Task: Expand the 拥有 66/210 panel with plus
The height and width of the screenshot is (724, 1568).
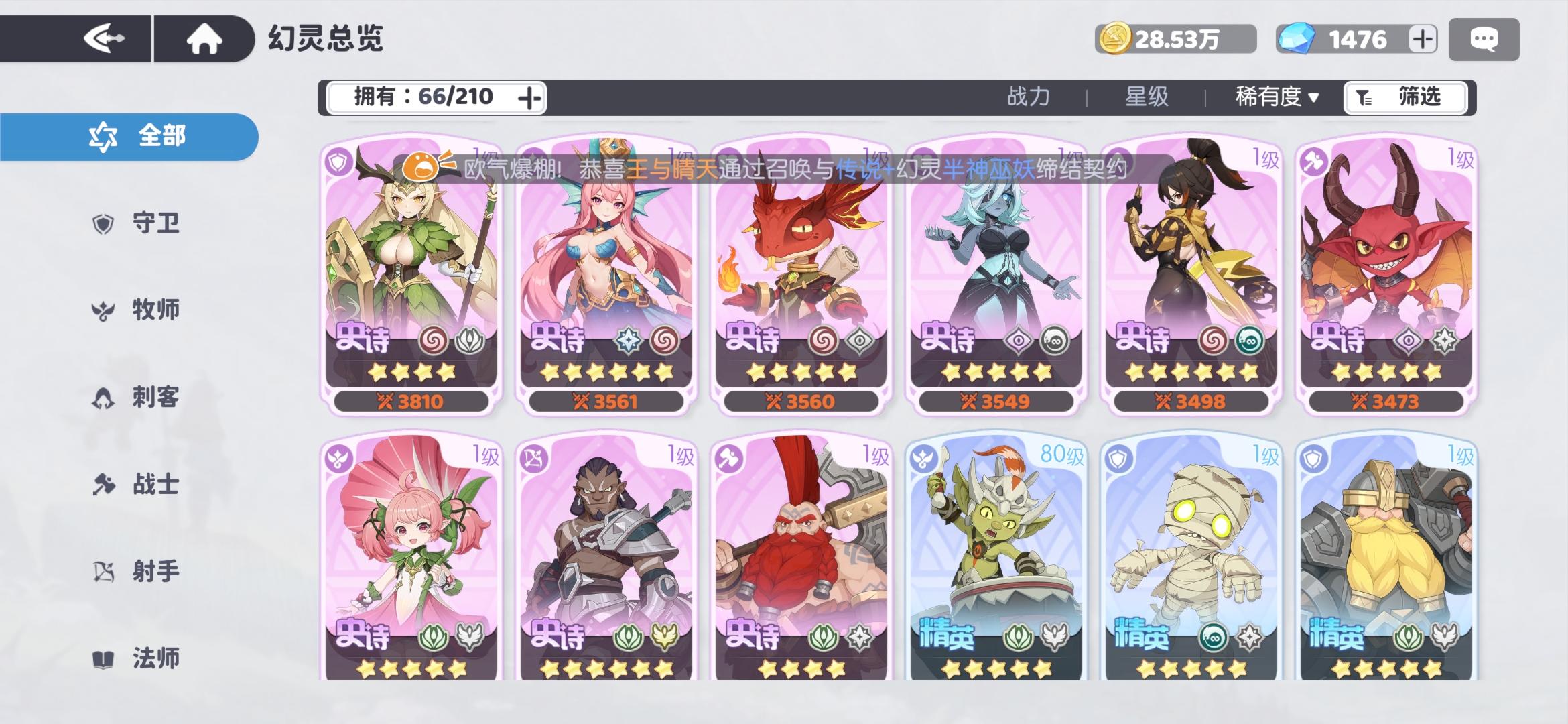Action: point(531,97)
